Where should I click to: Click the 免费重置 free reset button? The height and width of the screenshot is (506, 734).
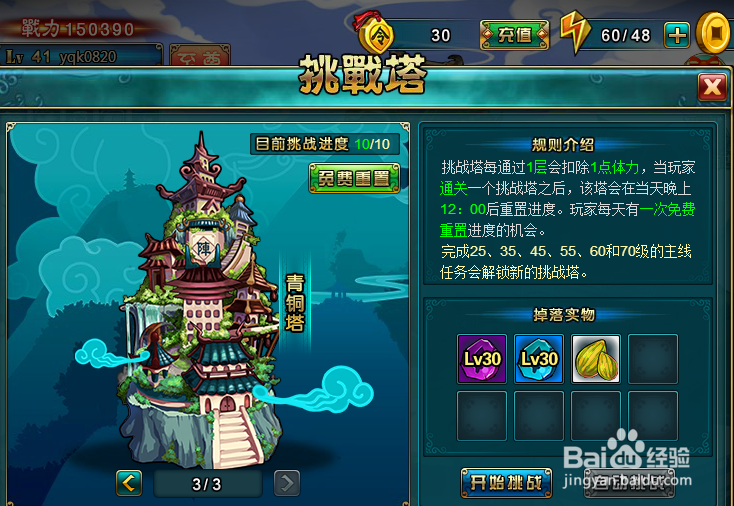354,179
